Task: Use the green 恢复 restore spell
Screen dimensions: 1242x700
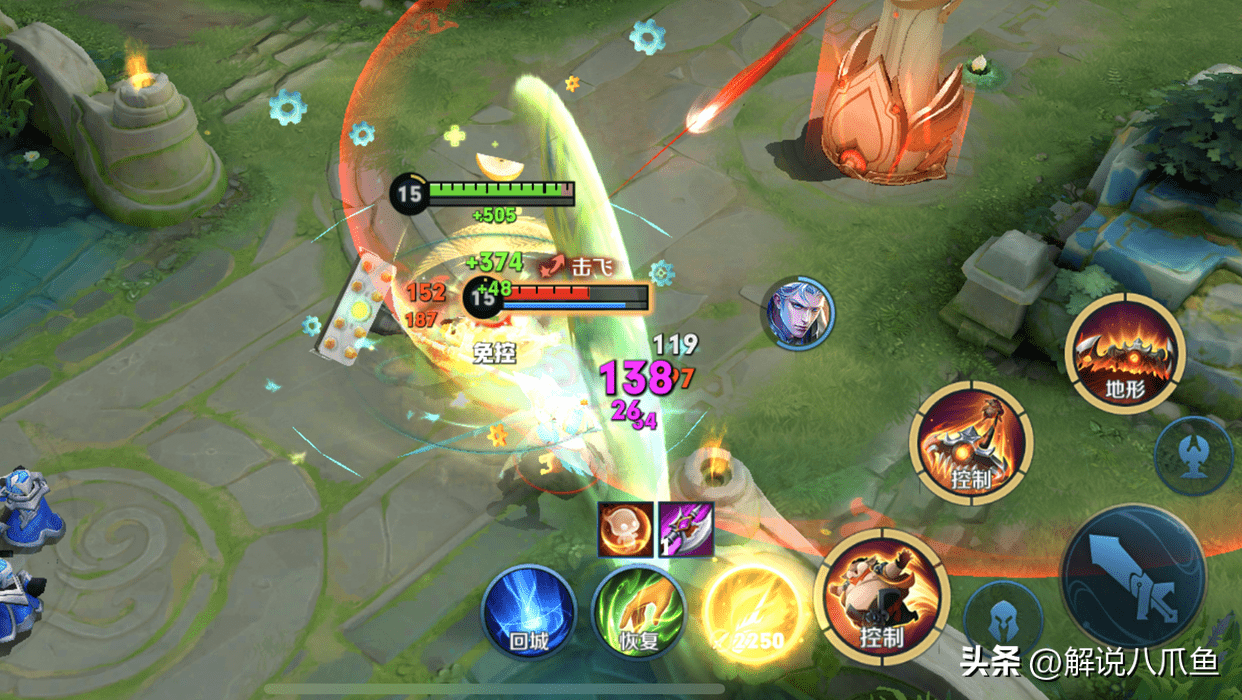Action: pyautogui.click(x=638, y=614)
